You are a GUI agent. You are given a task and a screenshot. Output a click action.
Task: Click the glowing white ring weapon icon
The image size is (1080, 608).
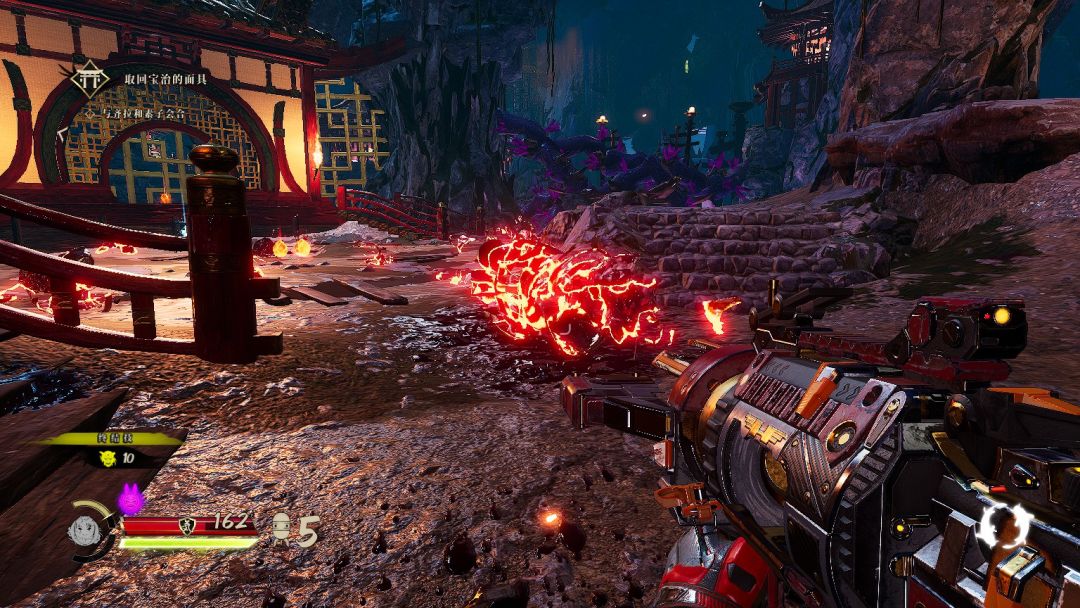[1003, 523]
